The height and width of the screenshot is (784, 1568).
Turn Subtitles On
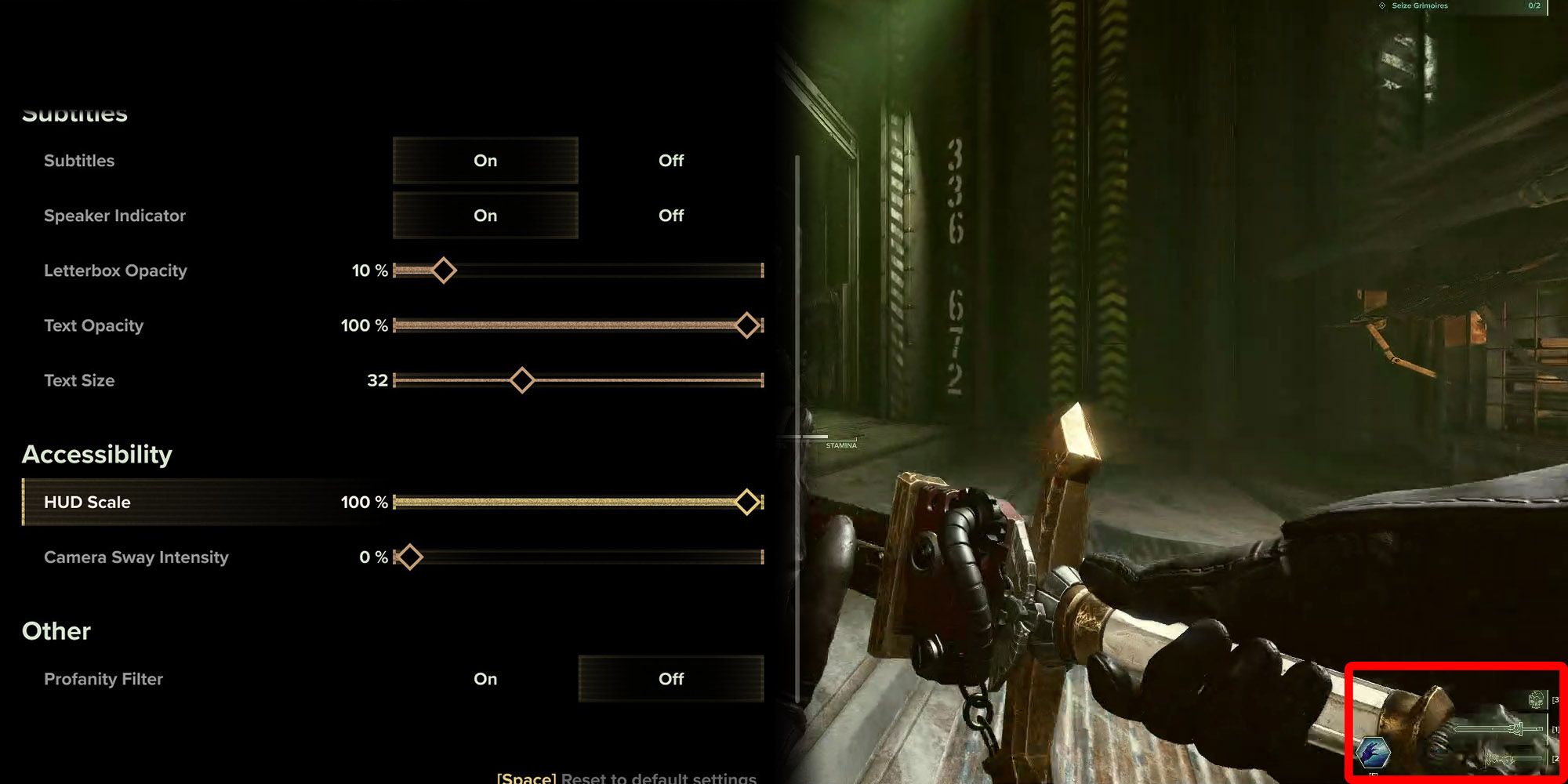tap(485, 161)
